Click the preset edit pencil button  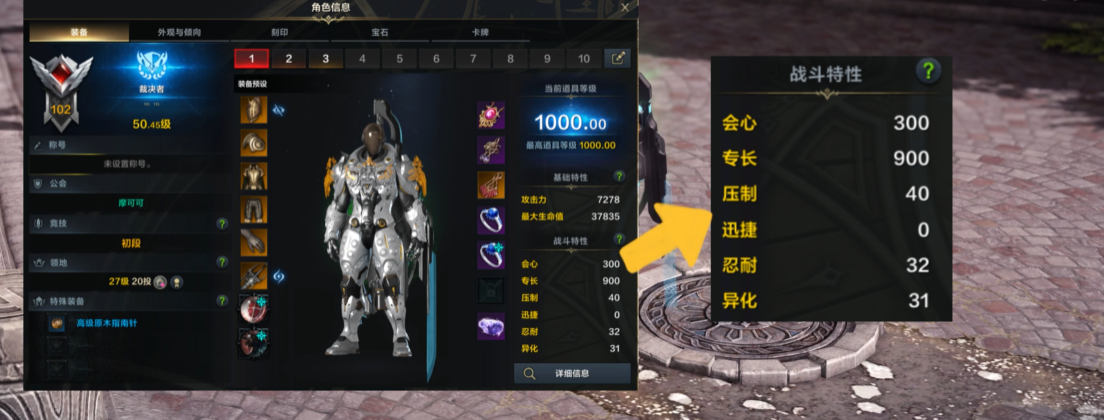click(619, 58)
